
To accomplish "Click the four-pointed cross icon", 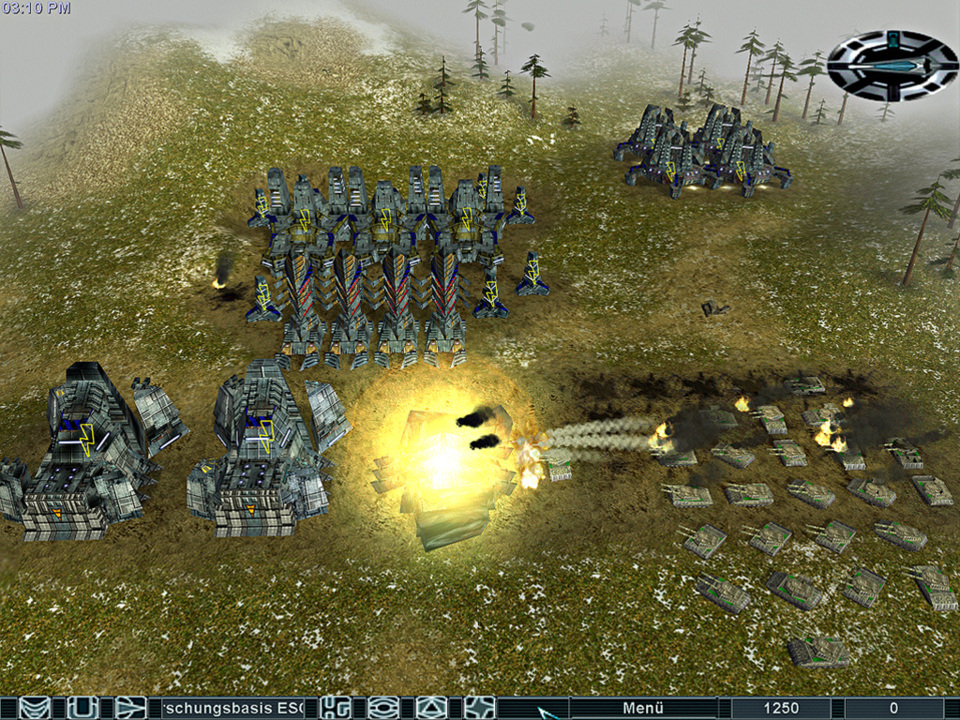I will (479, 708).
